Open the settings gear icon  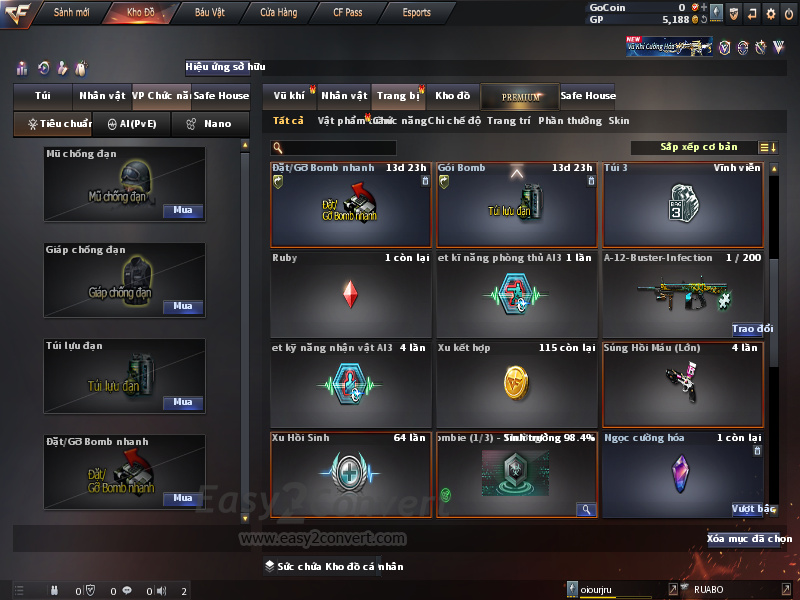770,13
